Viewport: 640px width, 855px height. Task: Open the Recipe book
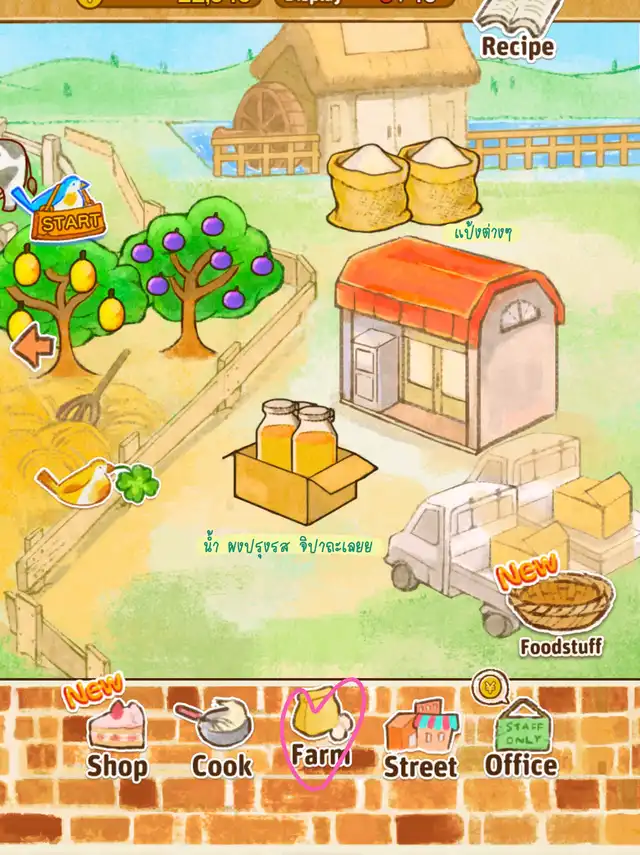516,27
